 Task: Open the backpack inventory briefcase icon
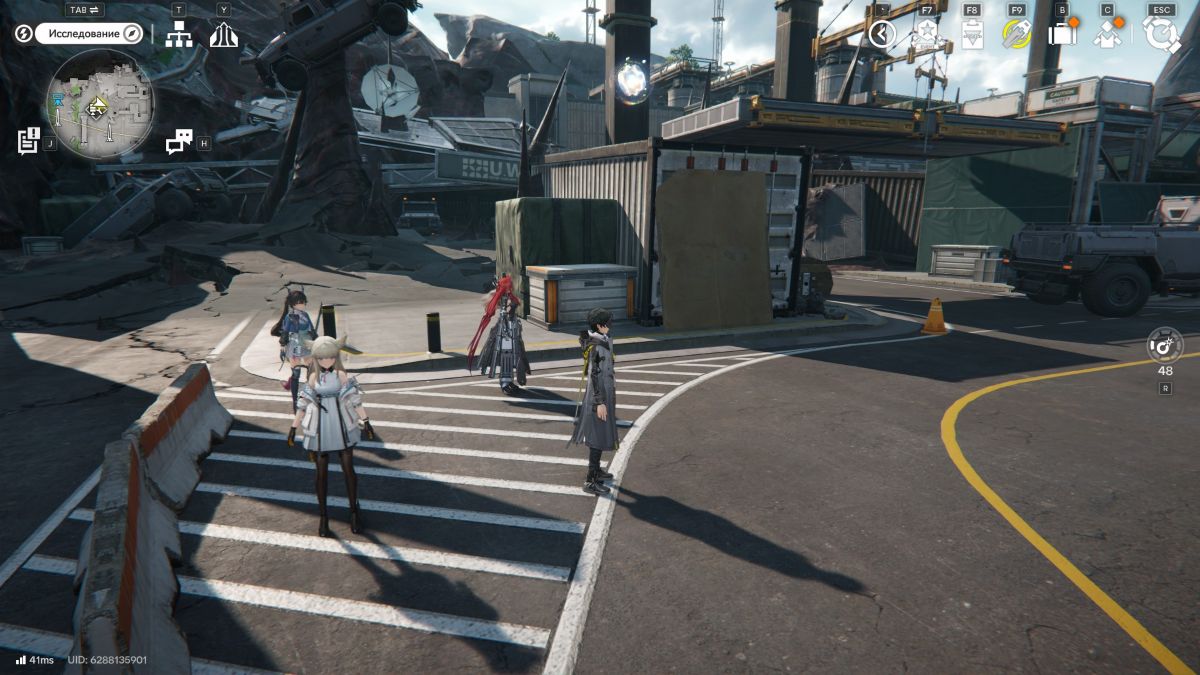pyautogui.click(x=1062, y=34)
